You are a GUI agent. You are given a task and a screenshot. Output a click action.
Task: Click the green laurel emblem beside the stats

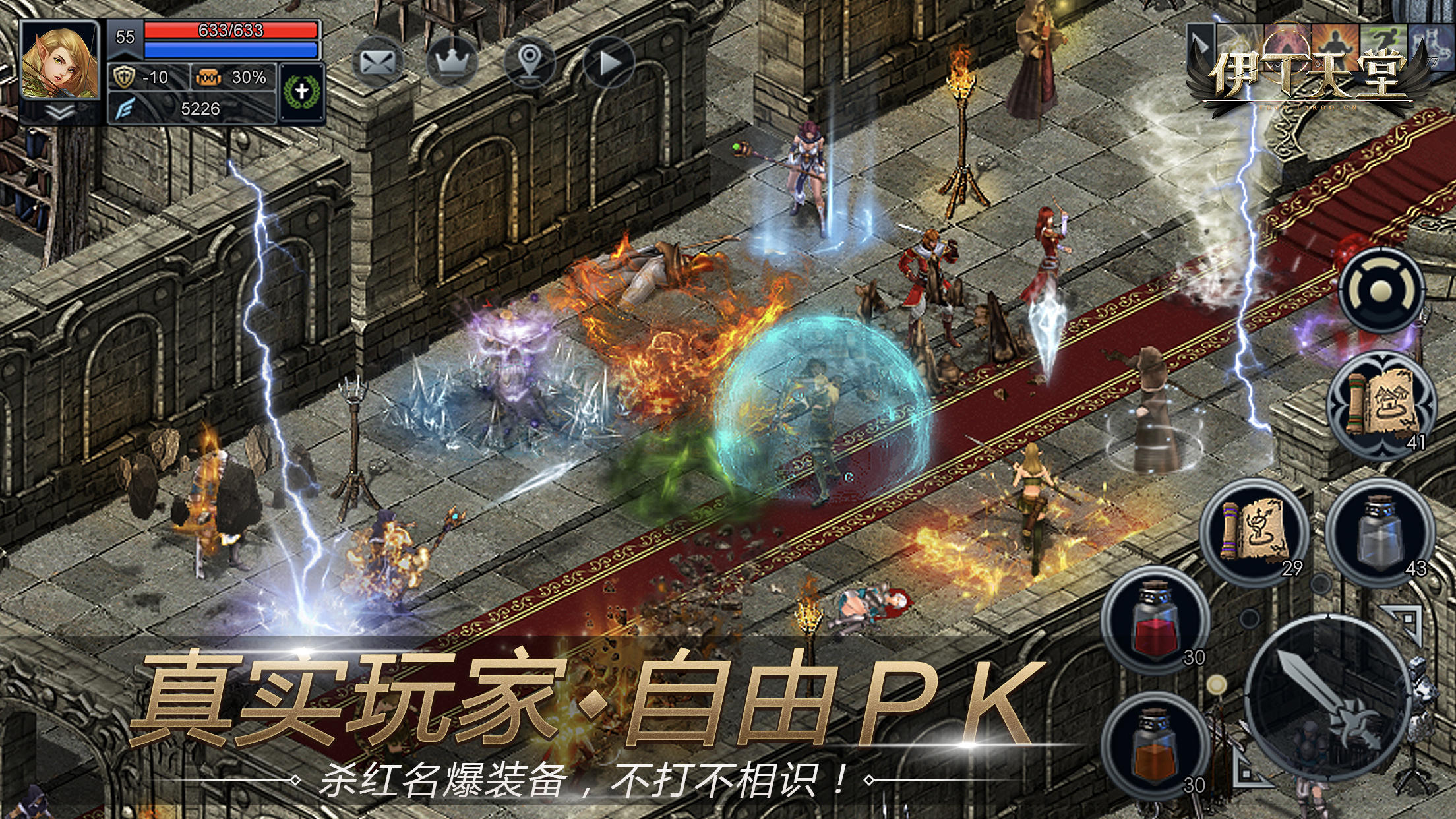[300, 86]
